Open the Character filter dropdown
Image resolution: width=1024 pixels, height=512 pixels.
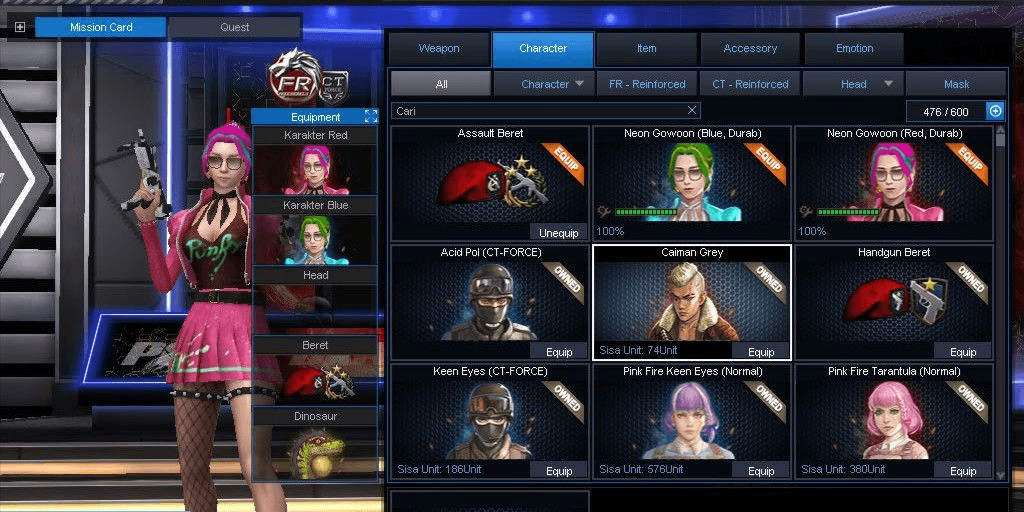point(545,84)
